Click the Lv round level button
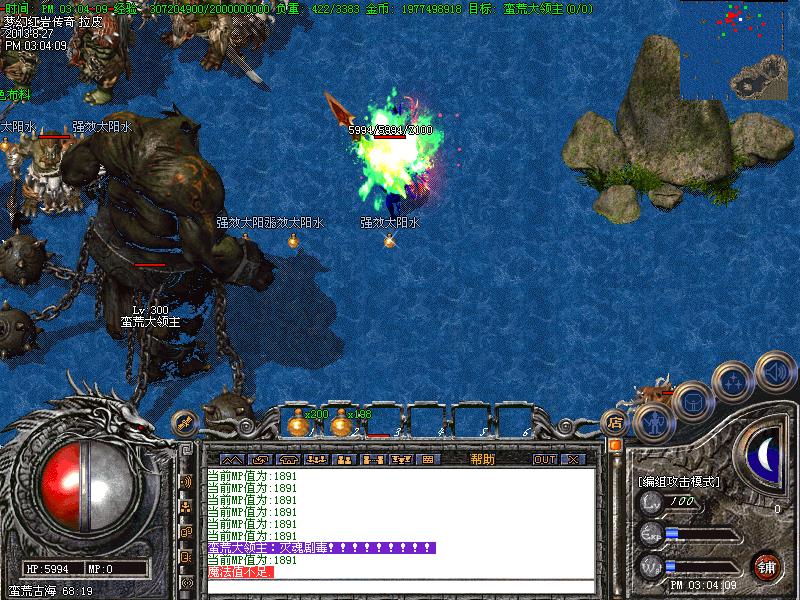This screenshot has width=800, height=600. tap(651, 501)
